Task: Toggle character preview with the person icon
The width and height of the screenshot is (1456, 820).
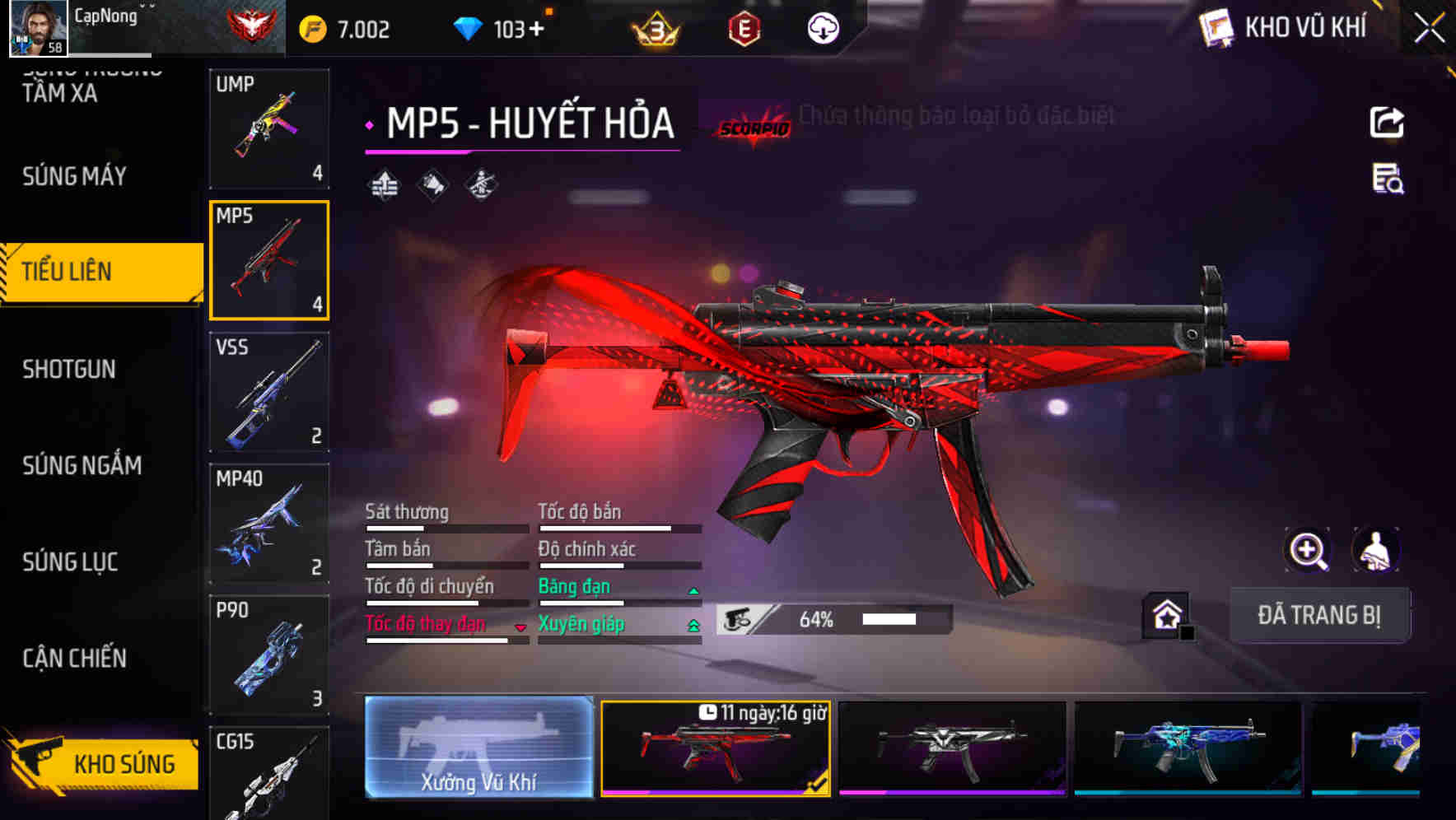Action: (x=1373, y=550)
